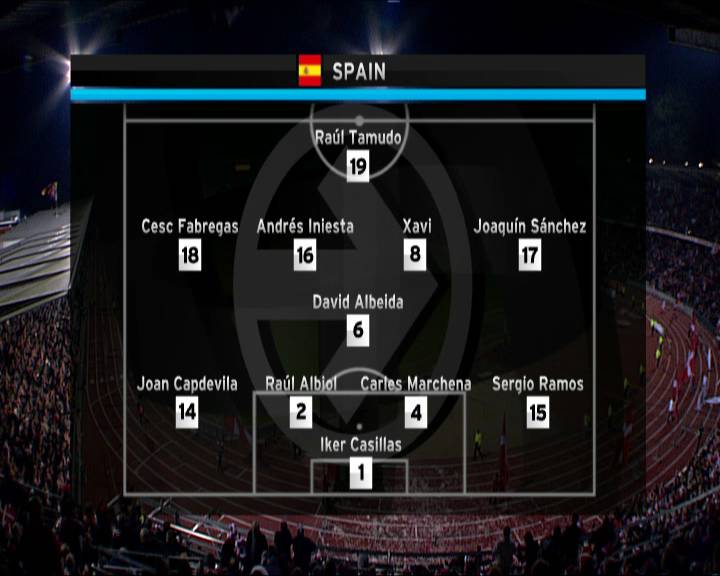Pick Andrés Iniesta's number 16 tile
The image size is (720, 576).
[305, 255]
